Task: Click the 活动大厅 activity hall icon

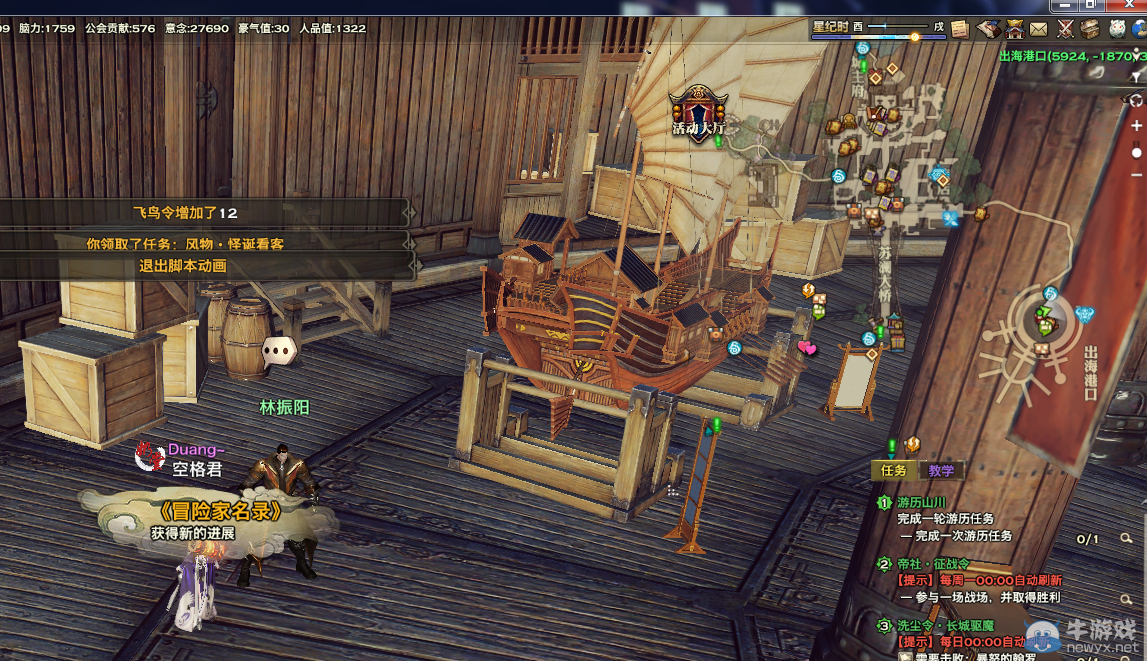Action: [698, 108]
